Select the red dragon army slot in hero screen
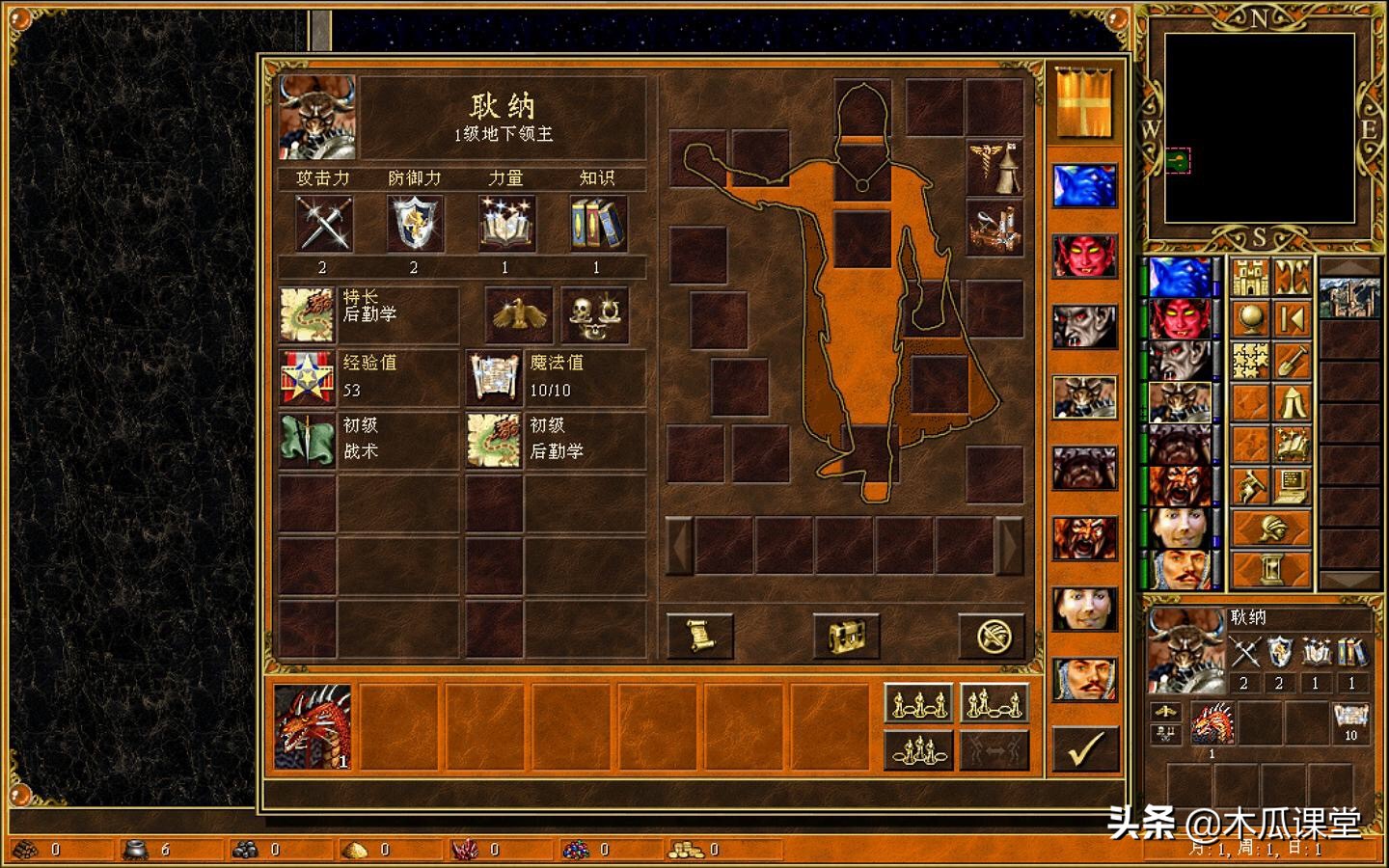This screenshot has height=868, width=1389. [313, 726]
